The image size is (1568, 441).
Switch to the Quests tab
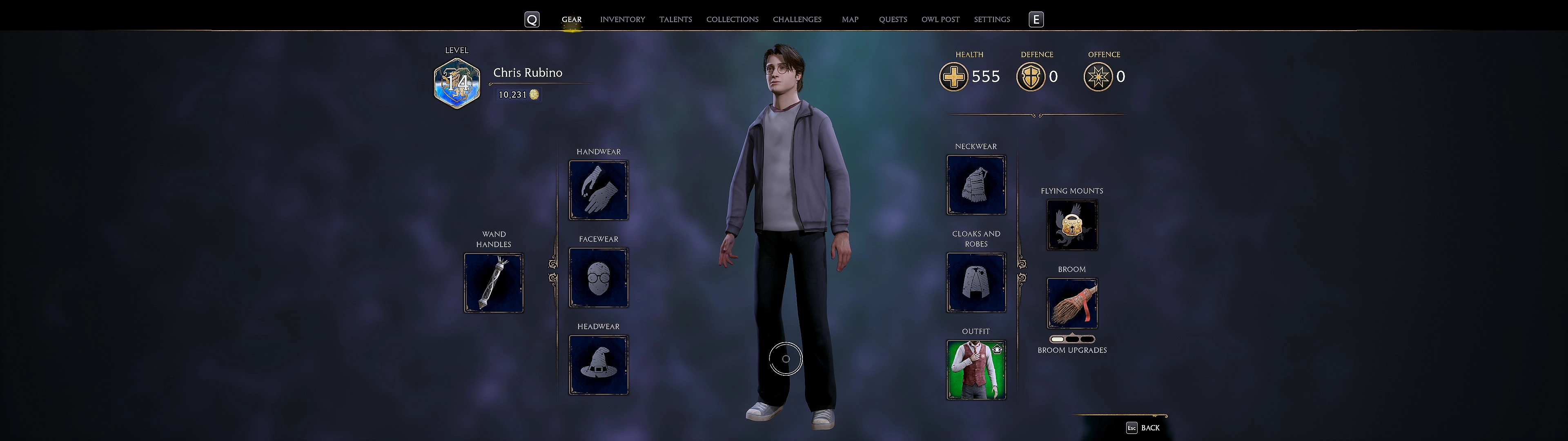coord(892,20)
